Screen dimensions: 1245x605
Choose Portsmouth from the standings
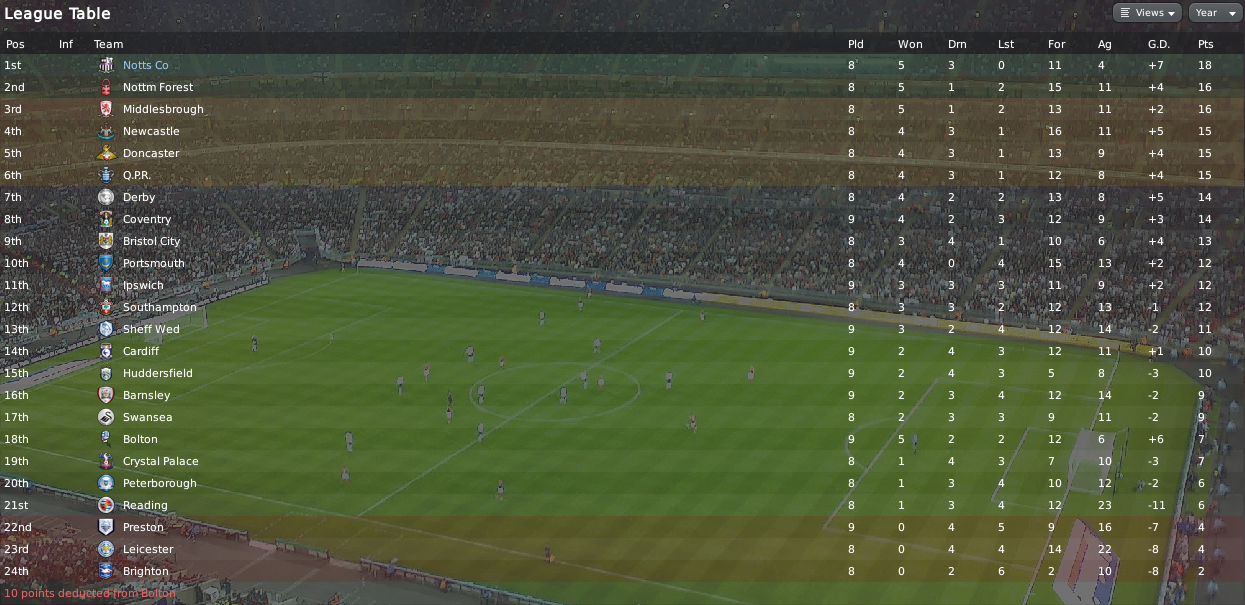coord(154,263)
